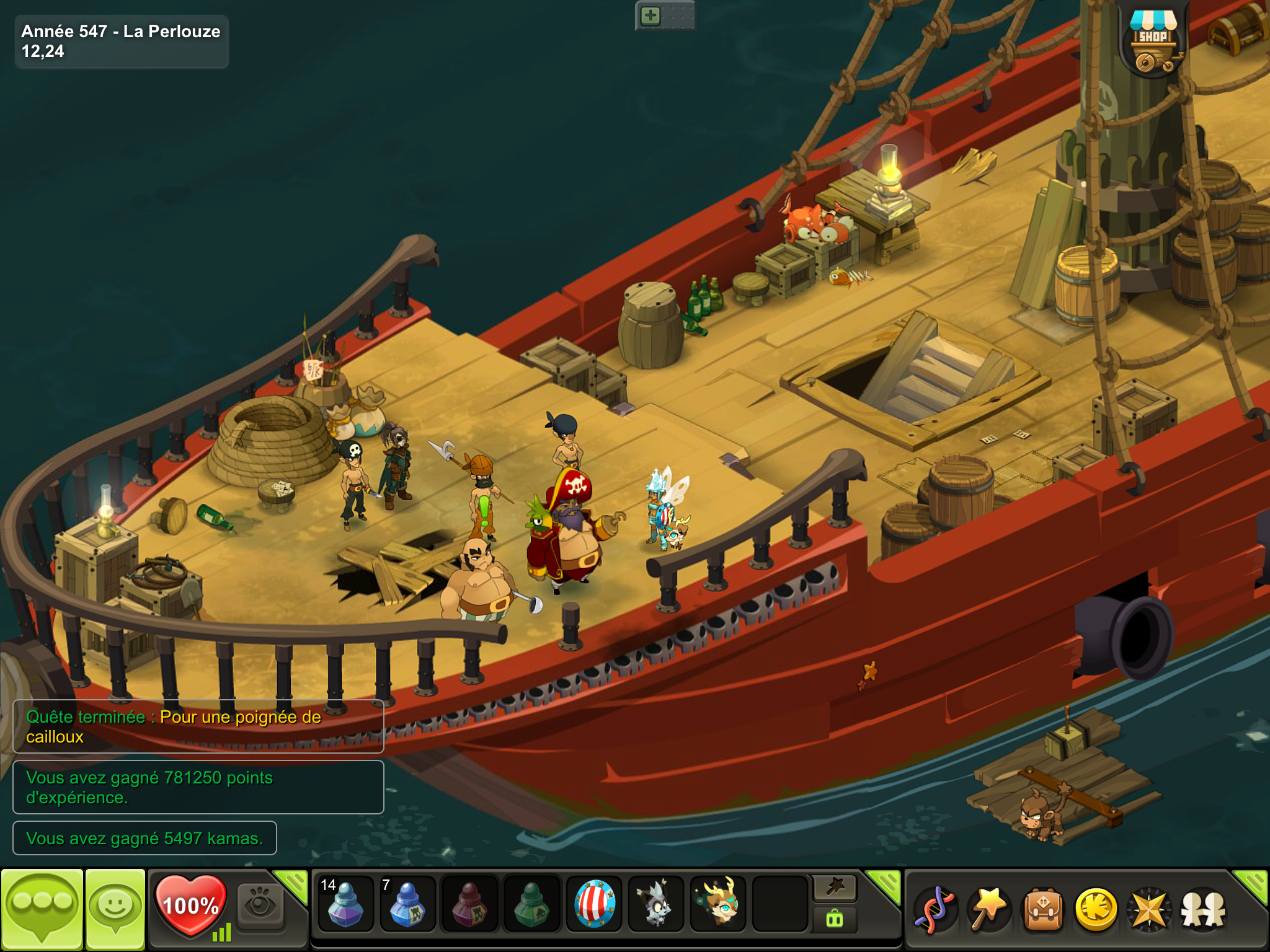The height and width of the screenshot is (952, 1270).
Task: Open the compass star world map
Action: point(1150,910)
